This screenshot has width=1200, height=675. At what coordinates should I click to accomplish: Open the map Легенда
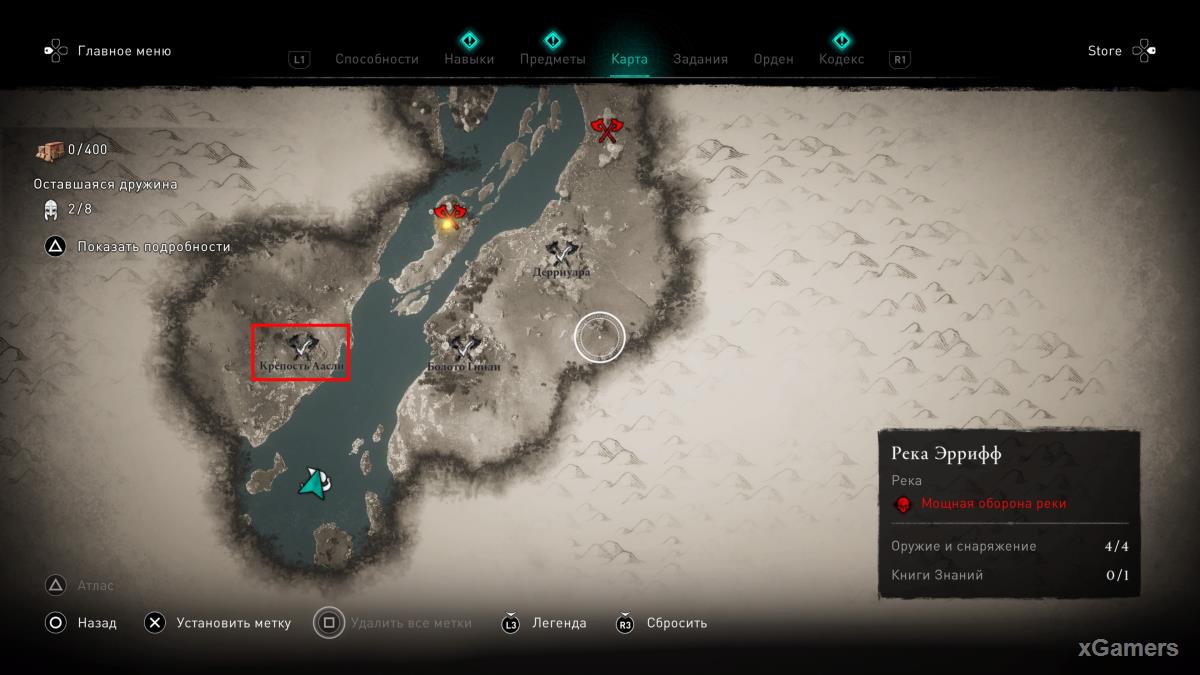(559, 623)
